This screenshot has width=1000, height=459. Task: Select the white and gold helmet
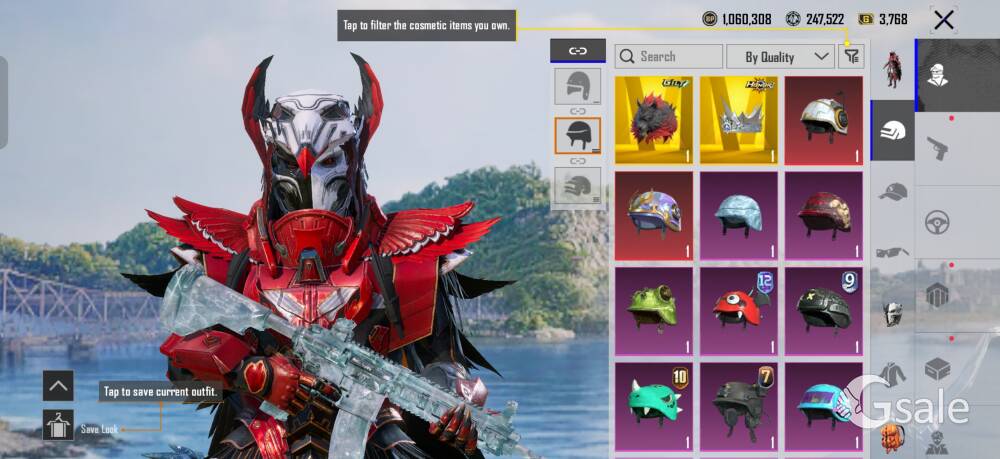823,120
